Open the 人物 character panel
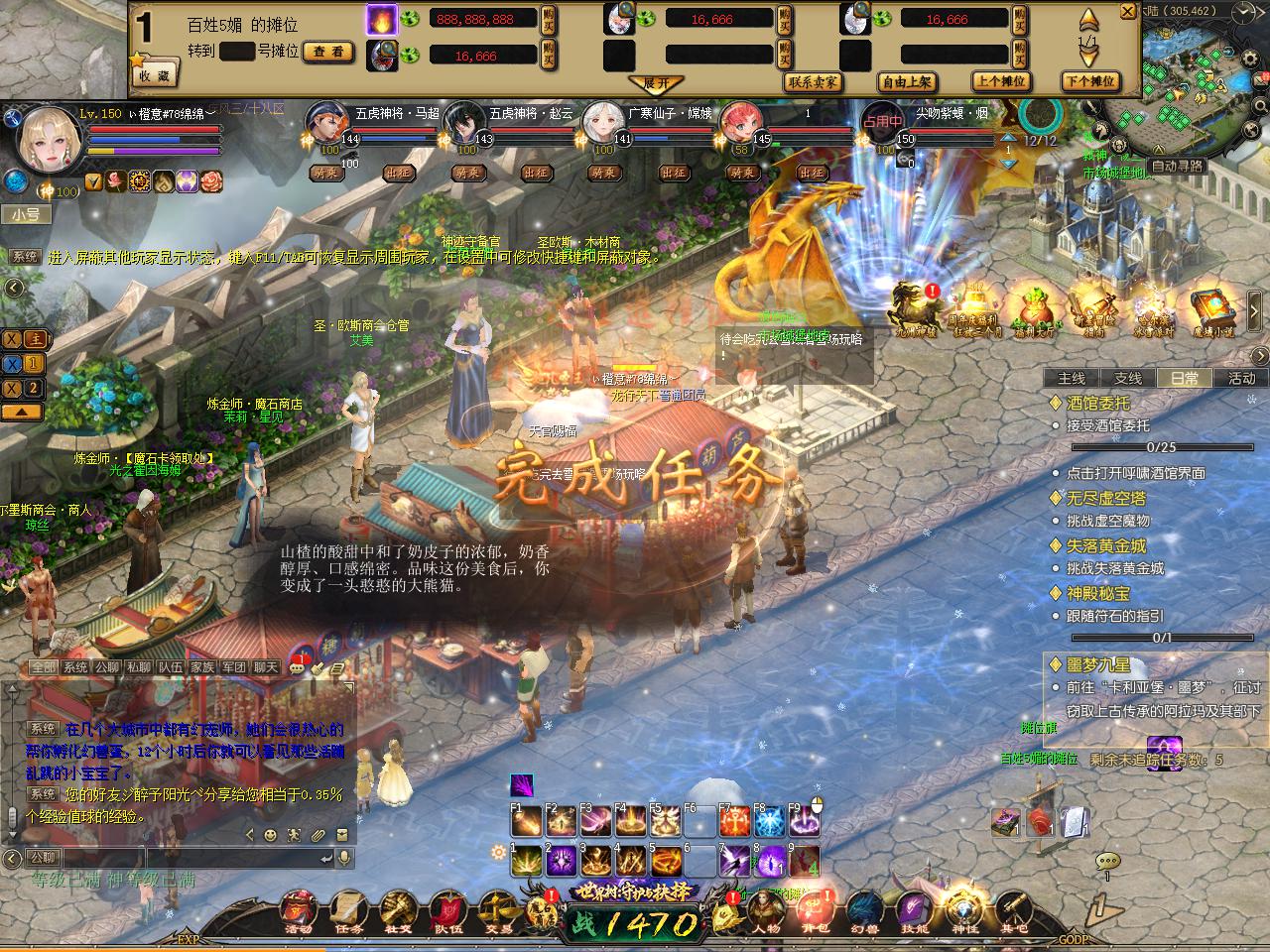This screenshot has width=1270, height=952. pyautogui.click(x=765, y=910)
